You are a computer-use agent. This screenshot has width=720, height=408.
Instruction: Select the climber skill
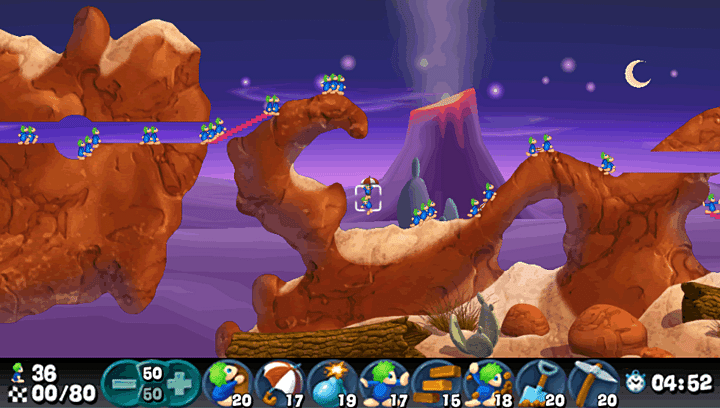coord(227,382)
